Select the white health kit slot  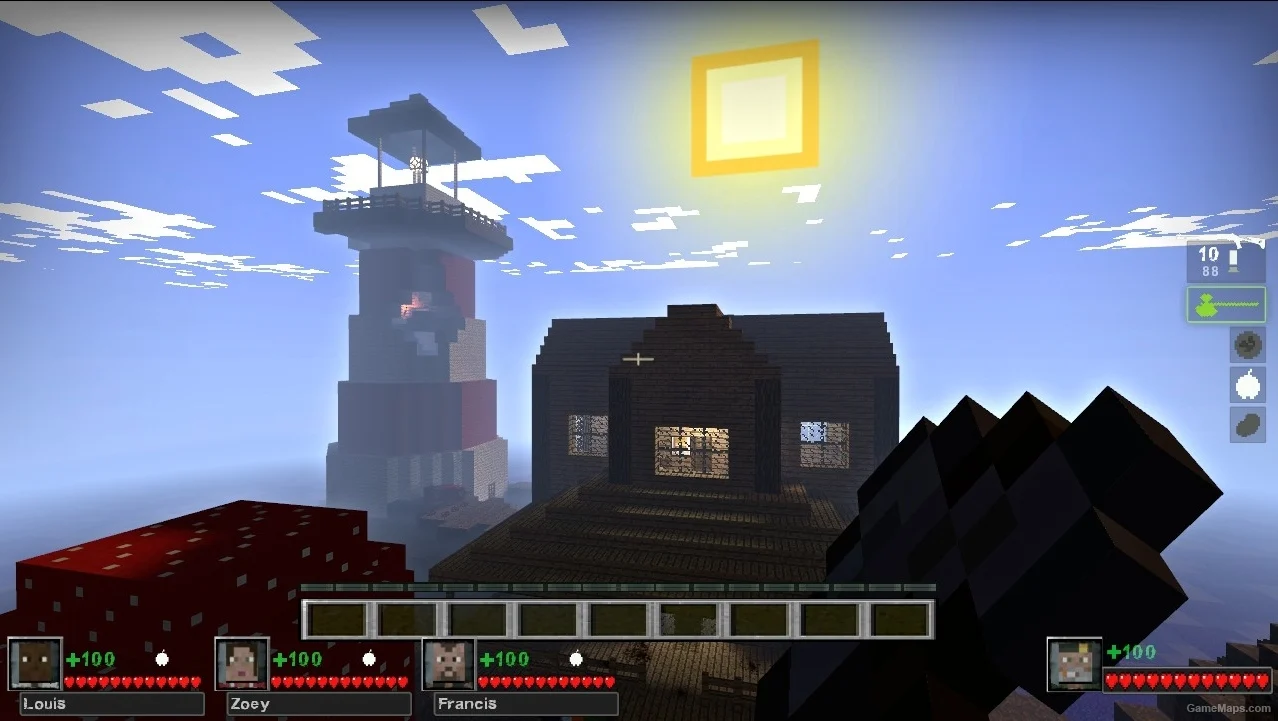(1247, 385)
